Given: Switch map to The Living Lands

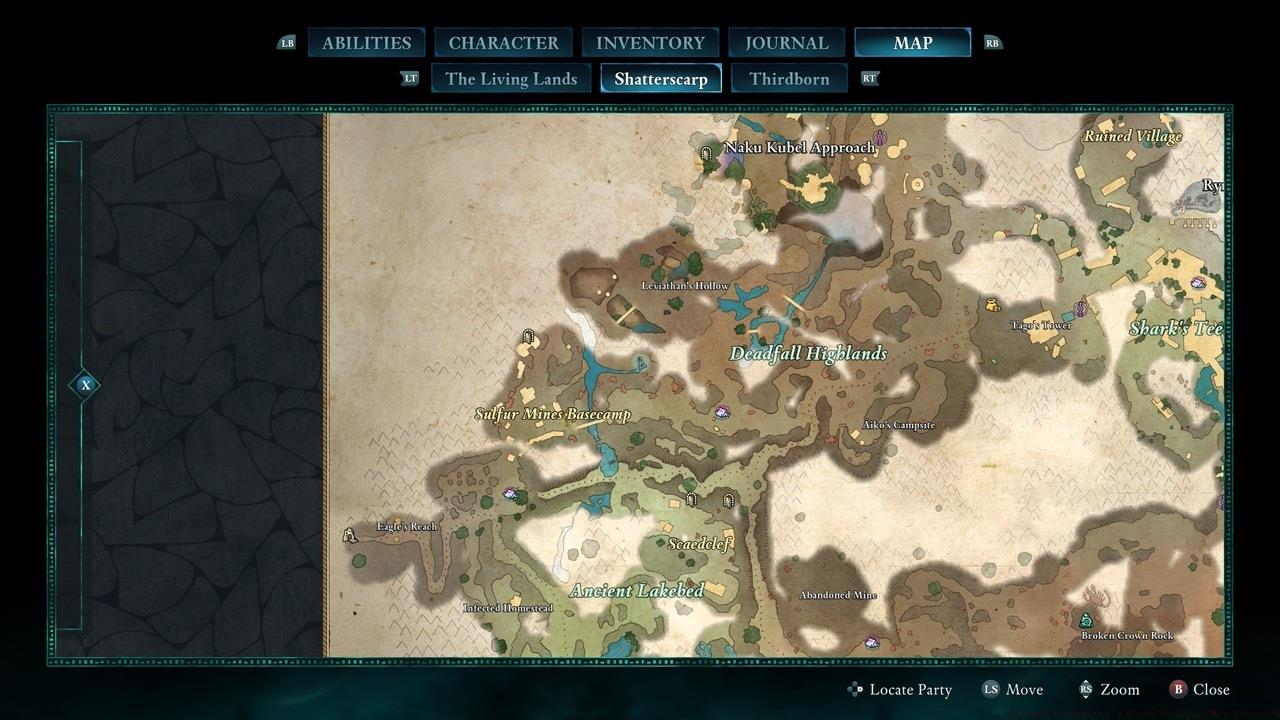Looking at the screenshot, I should click(x=511, y=79).
